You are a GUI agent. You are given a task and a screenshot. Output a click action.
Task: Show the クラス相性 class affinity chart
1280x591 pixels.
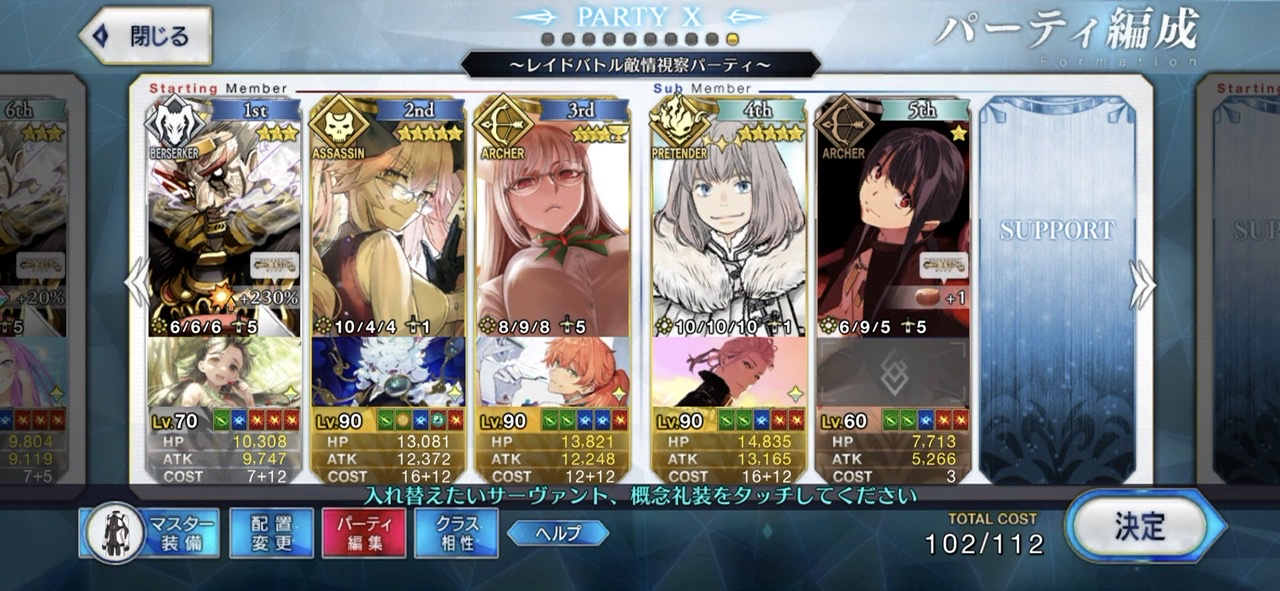[456, 533]
